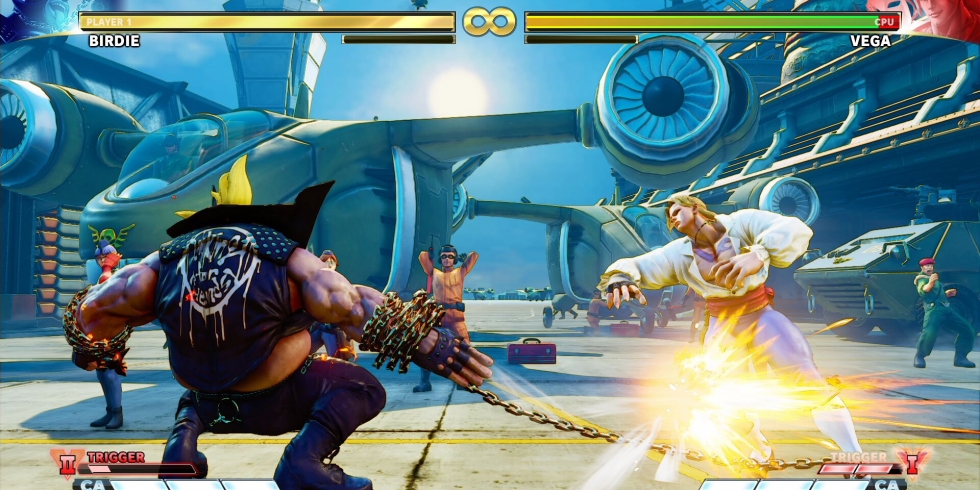The height and width of the screenshot is (490, 980).
Task: Select the CPU's V-Trigger I emblem
Action: 912,462
